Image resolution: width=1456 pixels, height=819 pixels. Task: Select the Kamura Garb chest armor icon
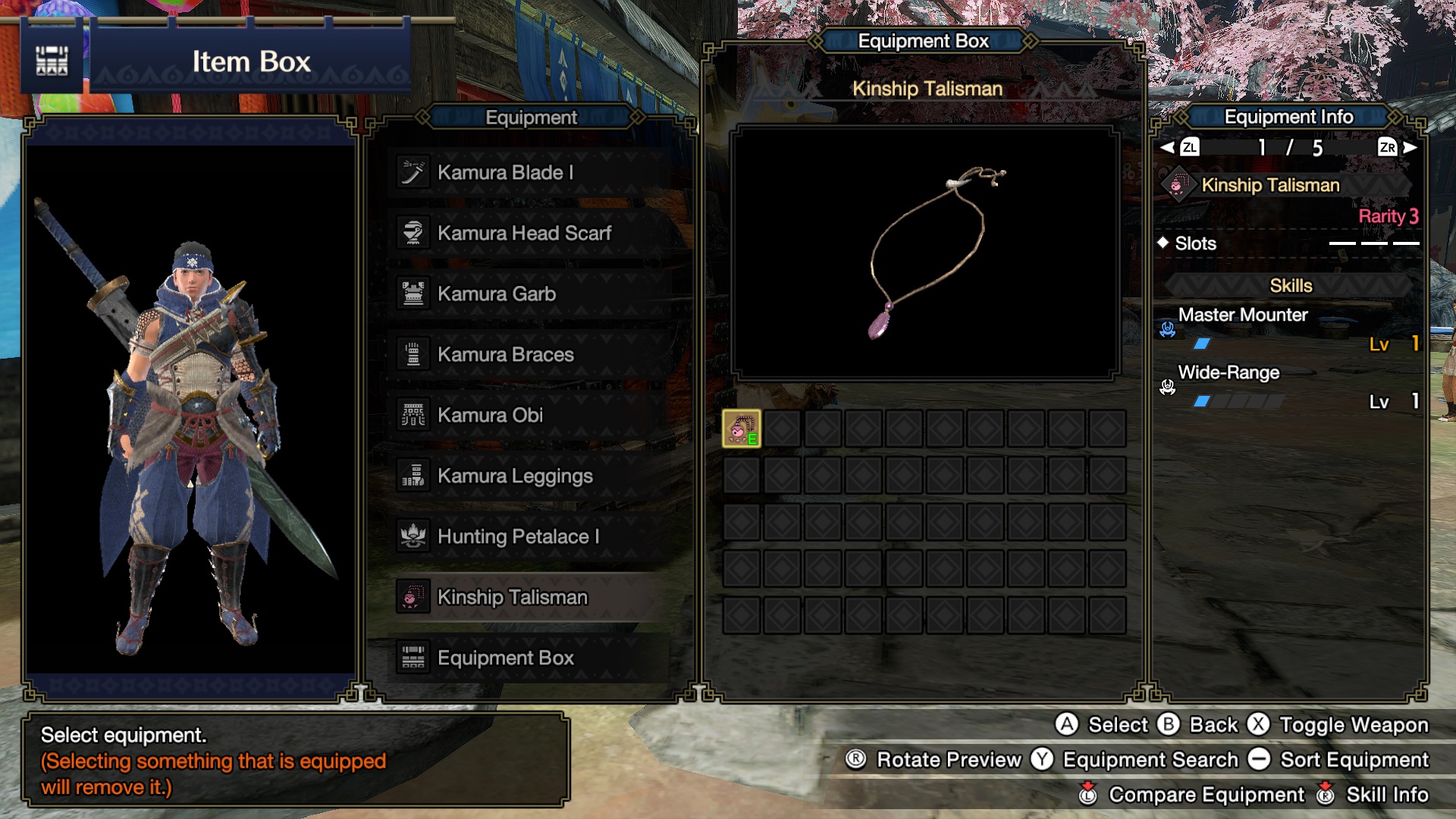[x=413, y=293]
